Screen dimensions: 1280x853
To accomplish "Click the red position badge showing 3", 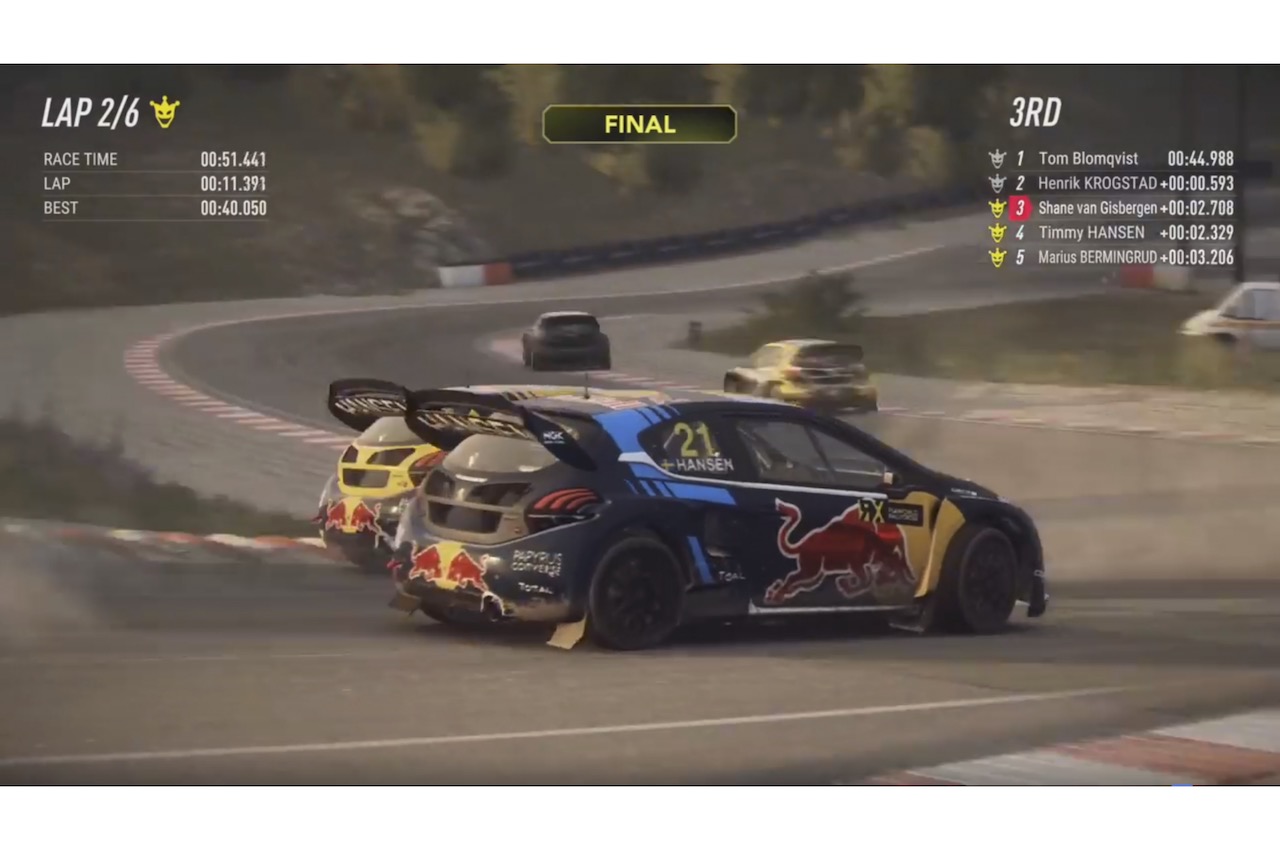I will point(1019,208).
